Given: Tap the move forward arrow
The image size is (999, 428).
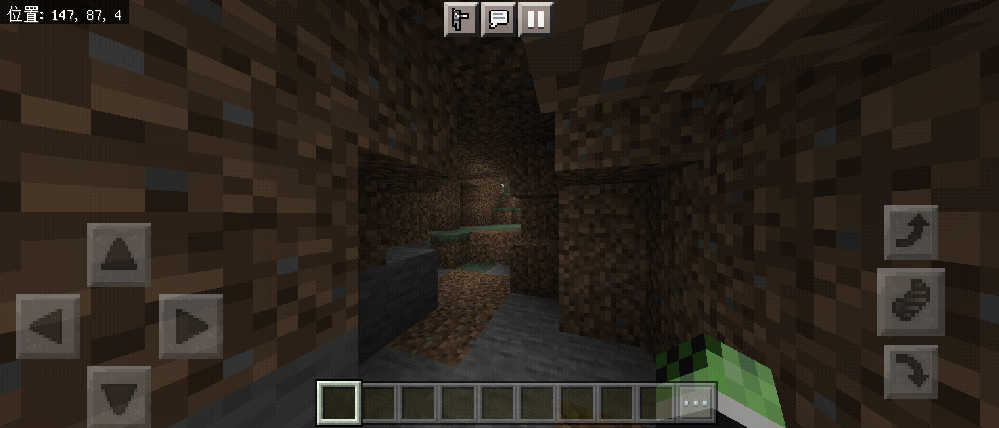Looking at the screenshot, I should pos(119,255).
